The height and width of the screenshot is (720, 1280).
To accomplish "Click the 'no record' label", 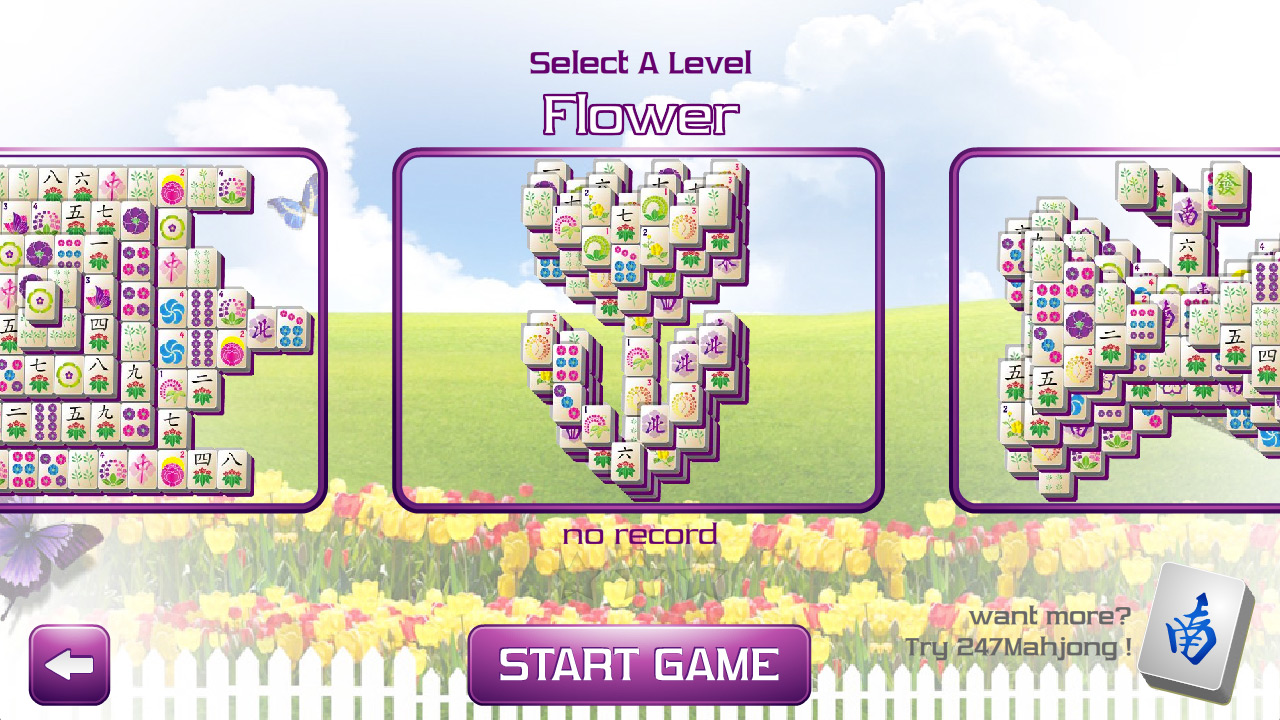I will point(639,535).
